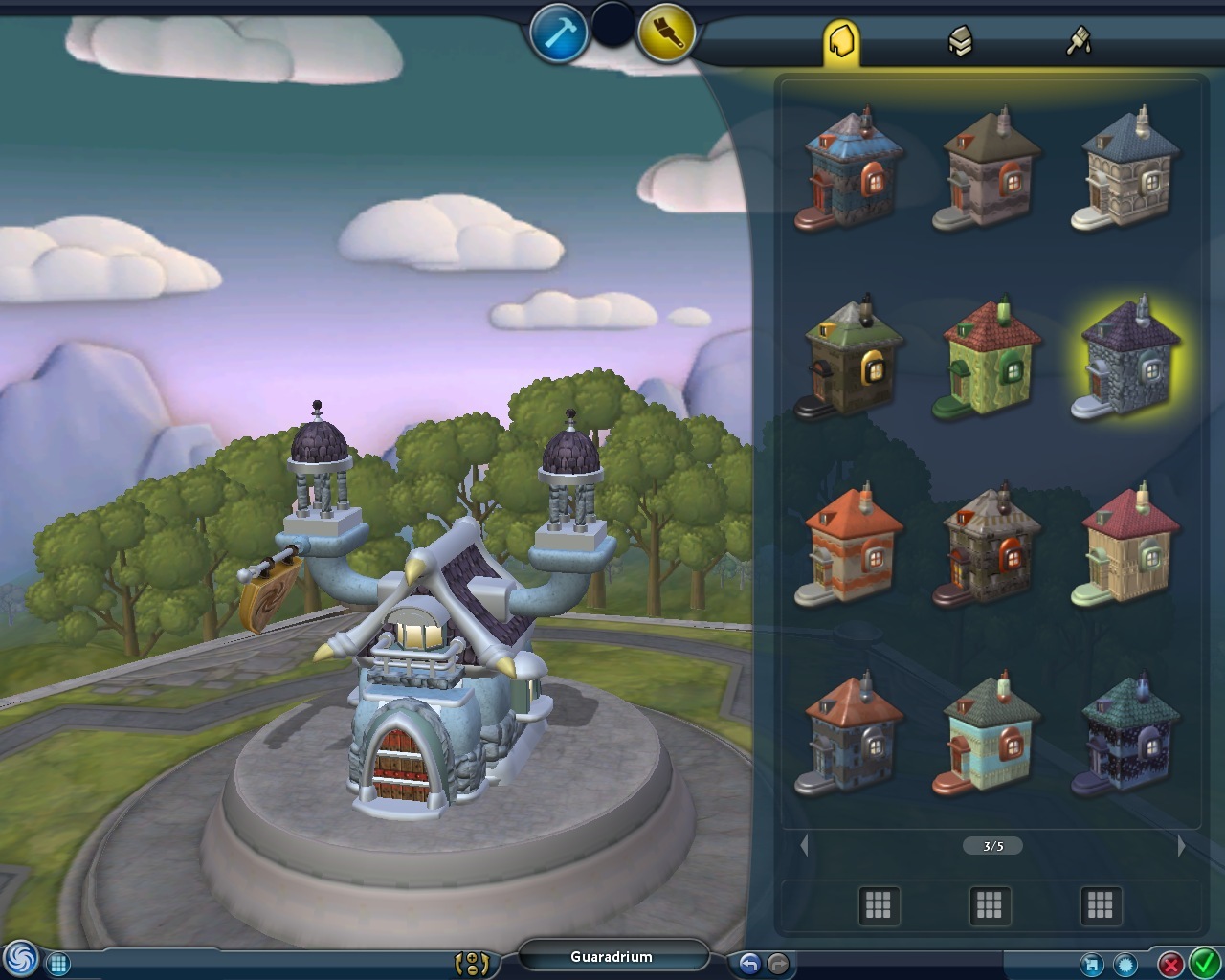Open the Spore main menu swirl button
This screenshot has height=980, width=1225.
[x=20, y=959]
